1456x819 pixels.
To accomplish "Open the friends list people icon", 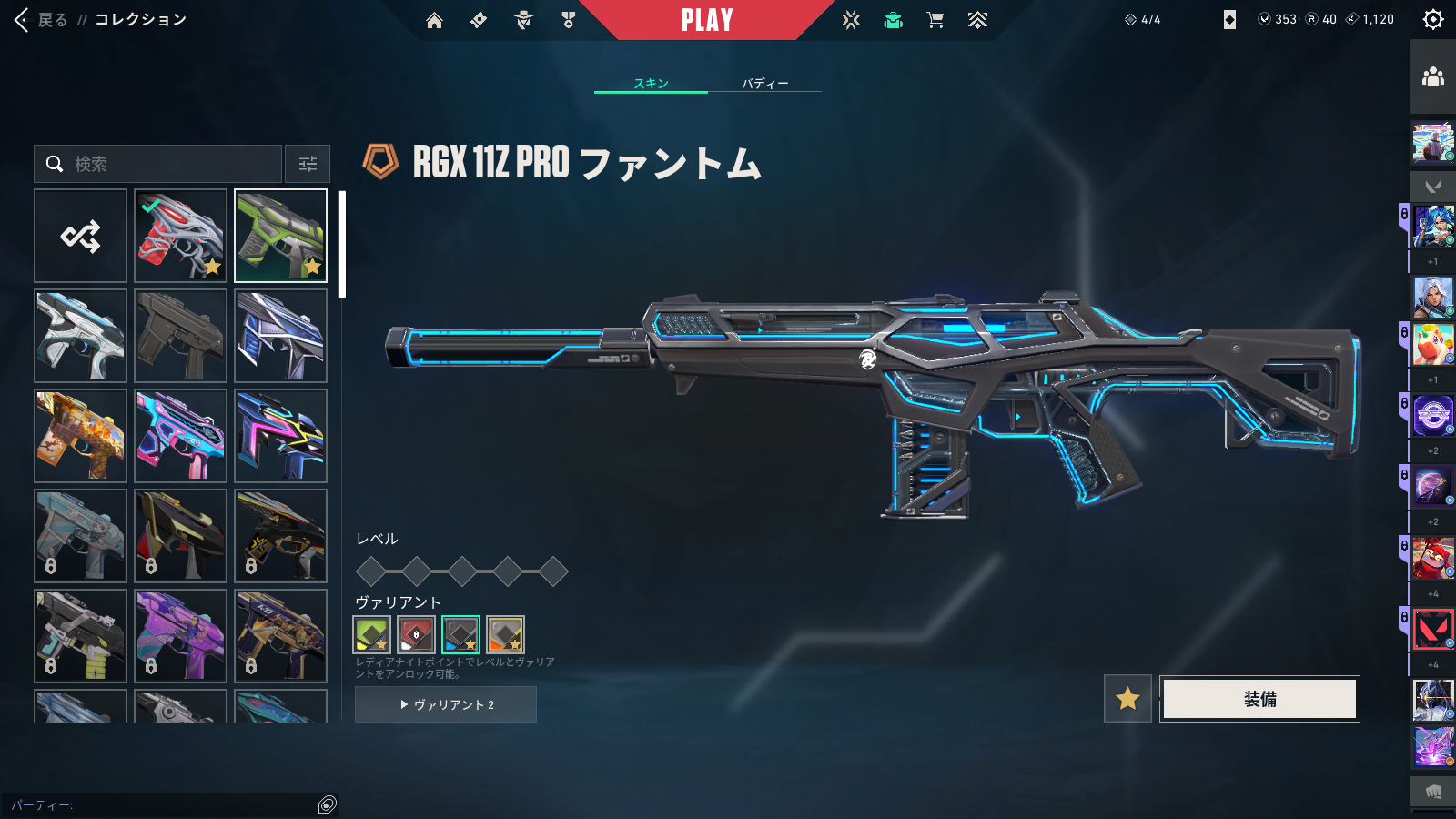I will pos(1433,77).
